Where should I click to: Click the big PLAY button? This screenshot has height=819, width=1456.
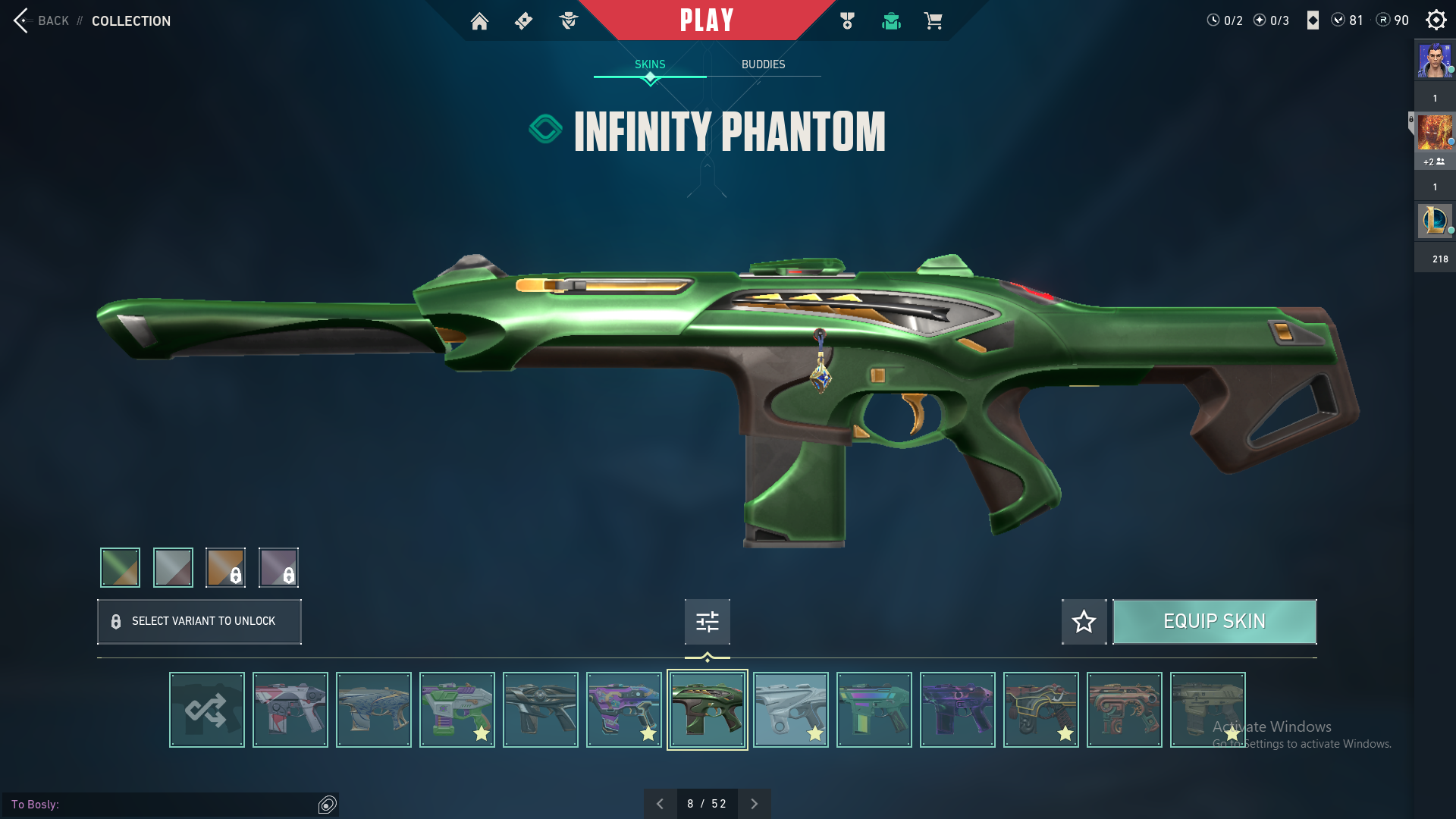click(x=707, y=20)
